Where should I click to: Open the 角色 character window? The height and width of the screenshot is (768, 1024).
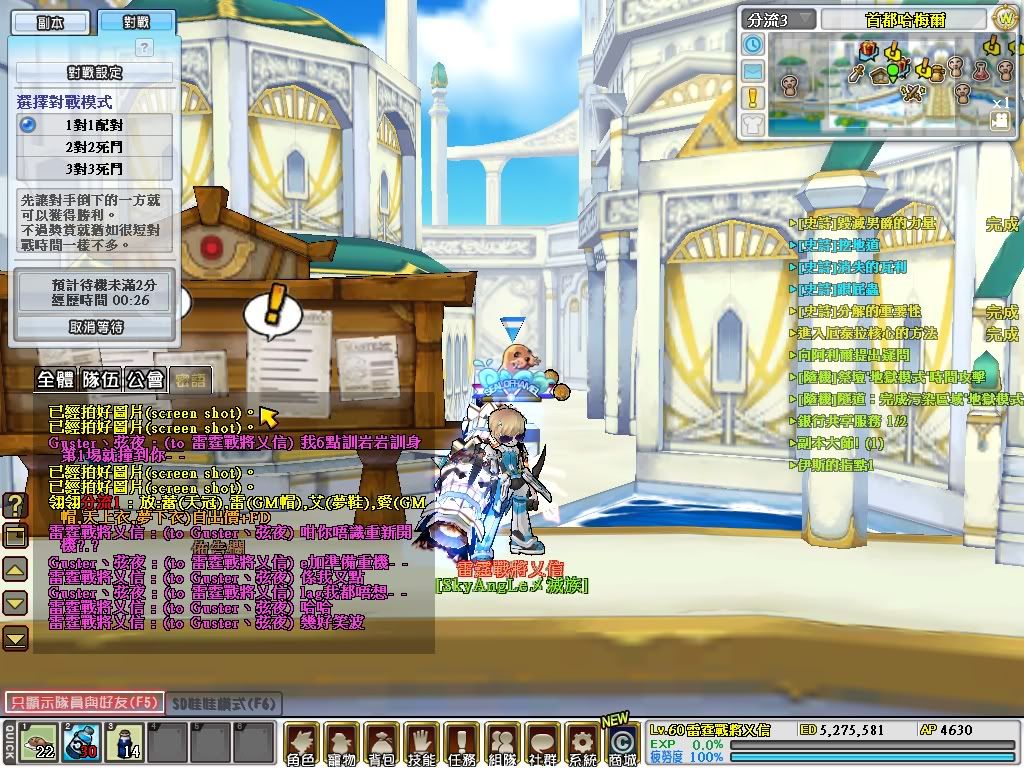(x=301, y=744)
